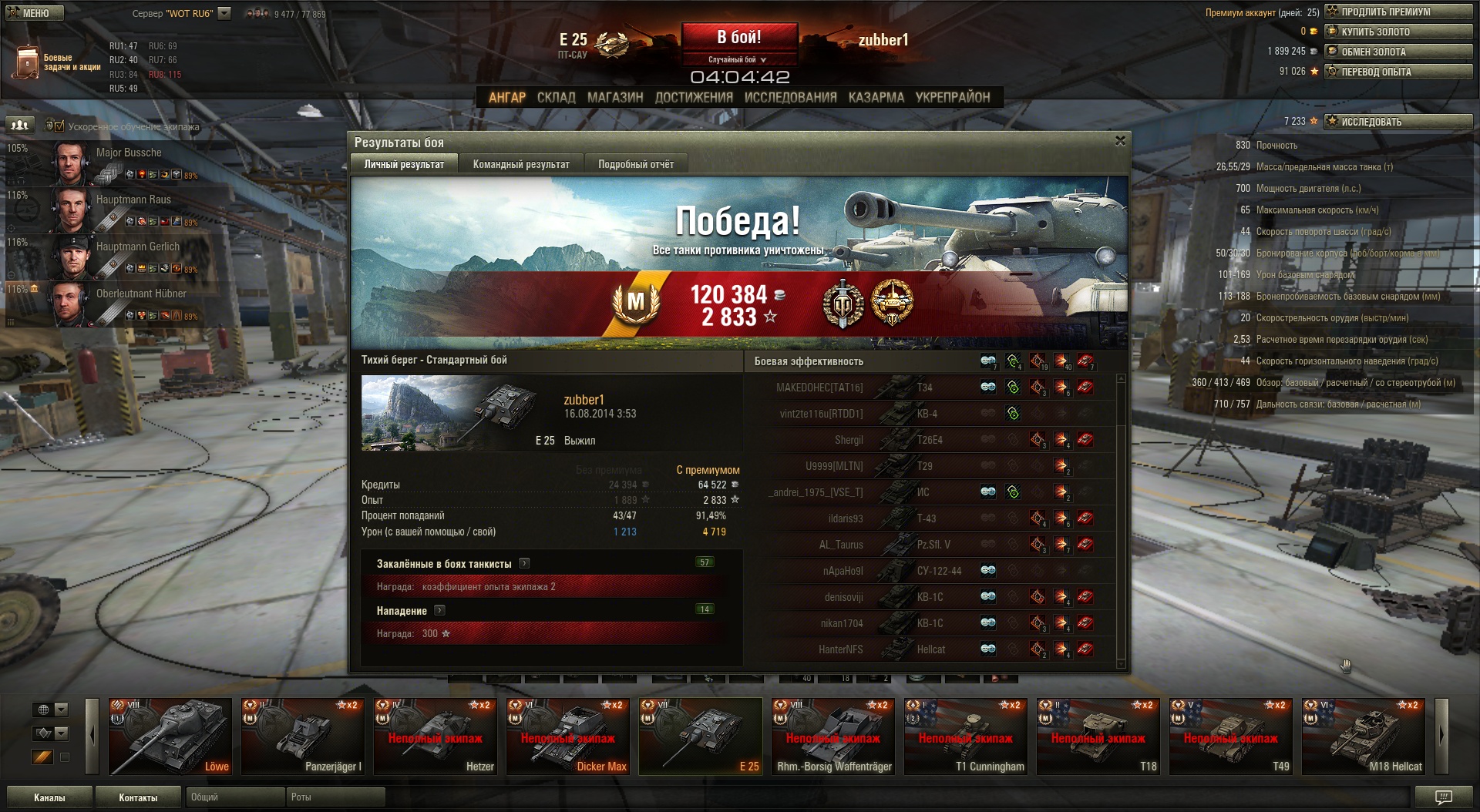Switch to Командный результат tab

point(521,164)
